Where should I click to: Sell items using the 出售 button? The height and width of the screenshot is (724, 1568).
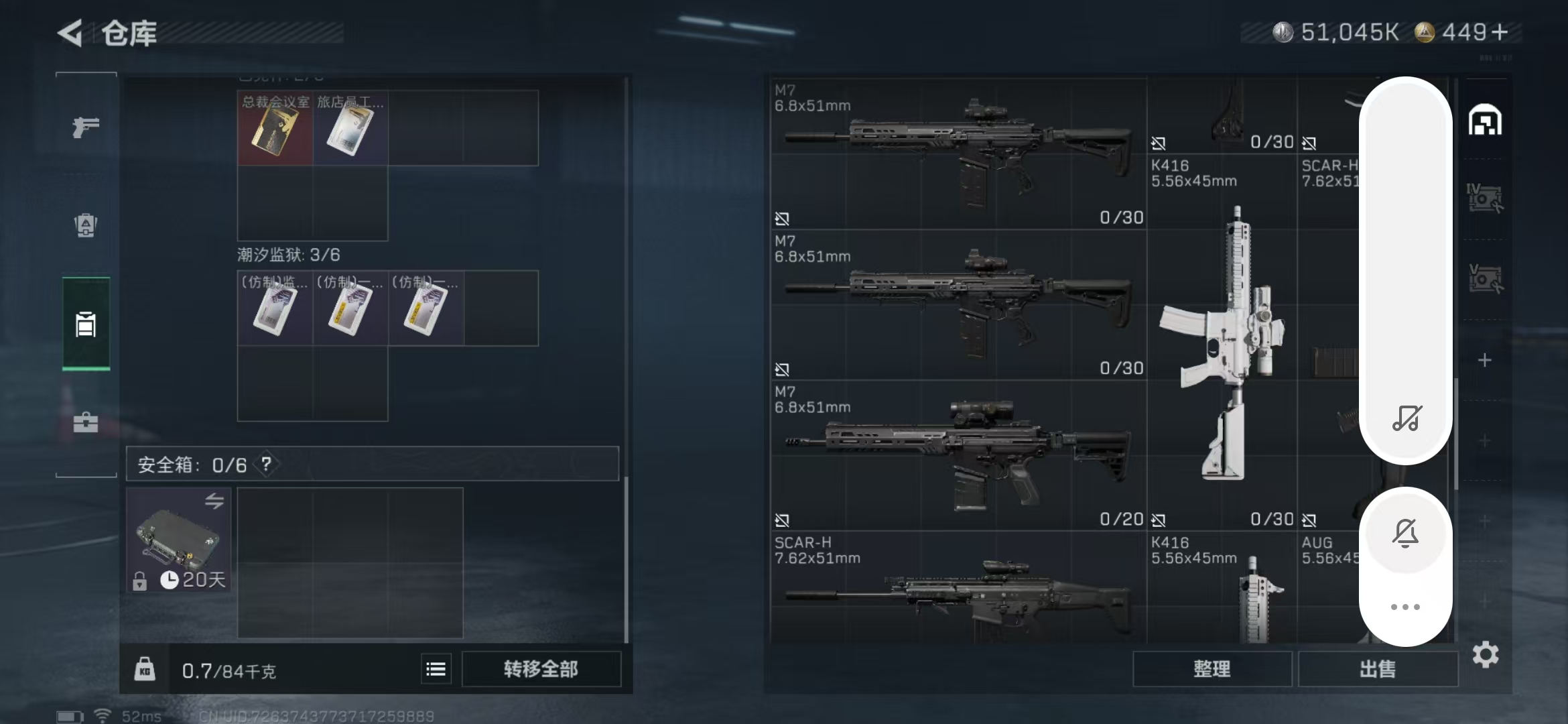(x=1377, y=668)
